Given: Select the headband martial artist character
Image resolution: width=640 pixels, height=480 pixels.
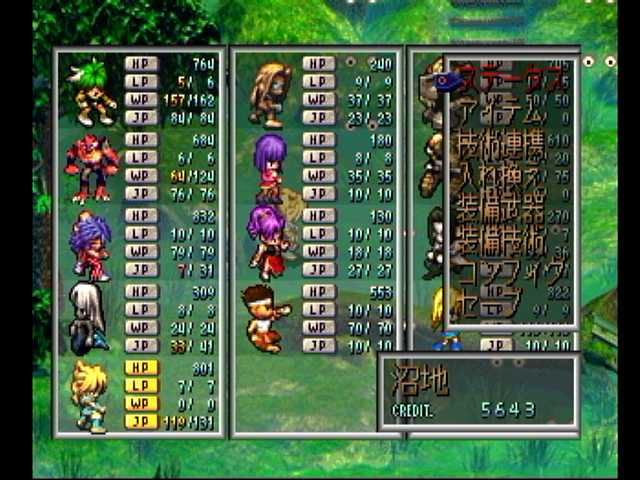Looking at the screenshot, I should (264, 318).
